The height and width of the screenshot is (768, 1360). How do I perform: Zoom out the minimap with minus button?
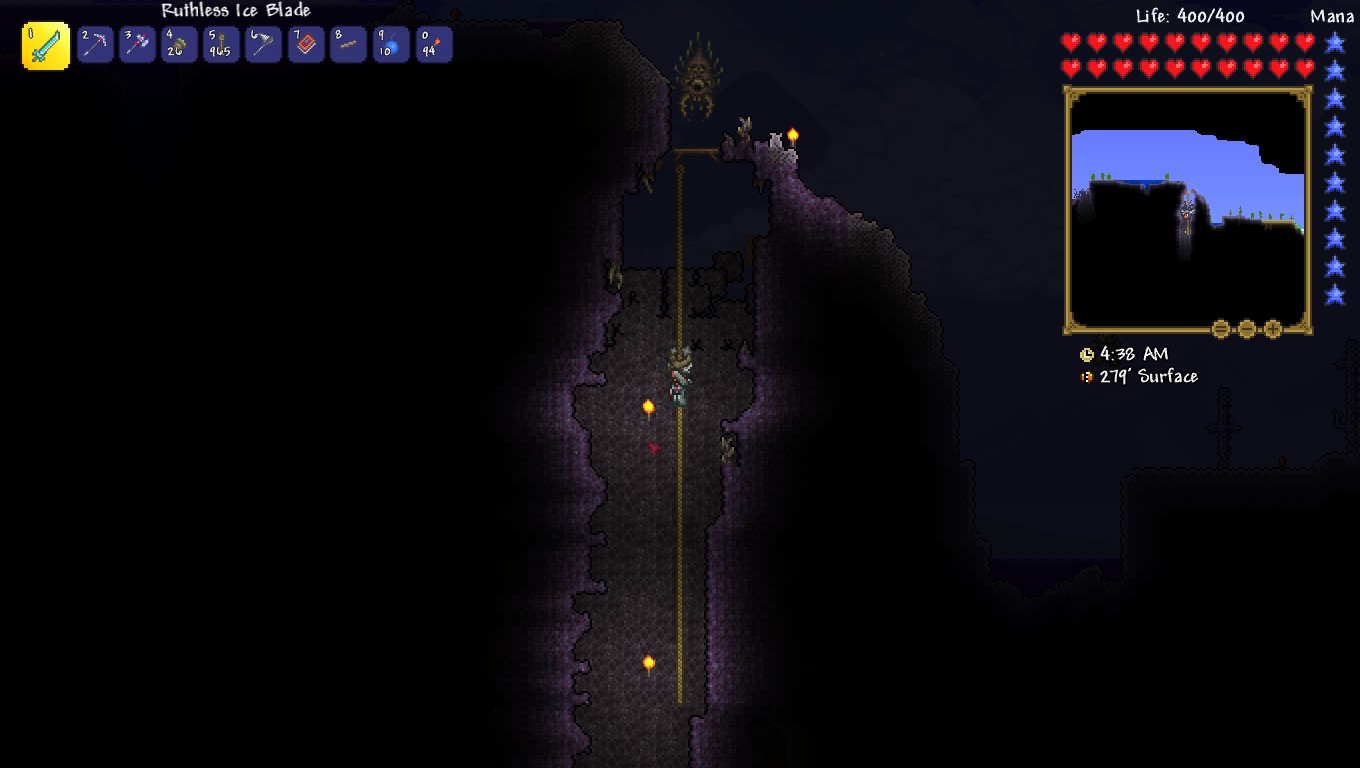coord(1247,328)
